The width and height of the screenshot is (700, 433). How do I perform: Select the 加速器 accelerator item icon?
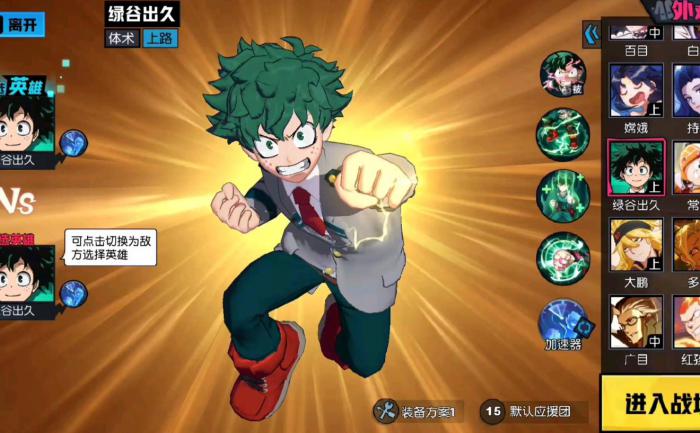coord(564,322)
